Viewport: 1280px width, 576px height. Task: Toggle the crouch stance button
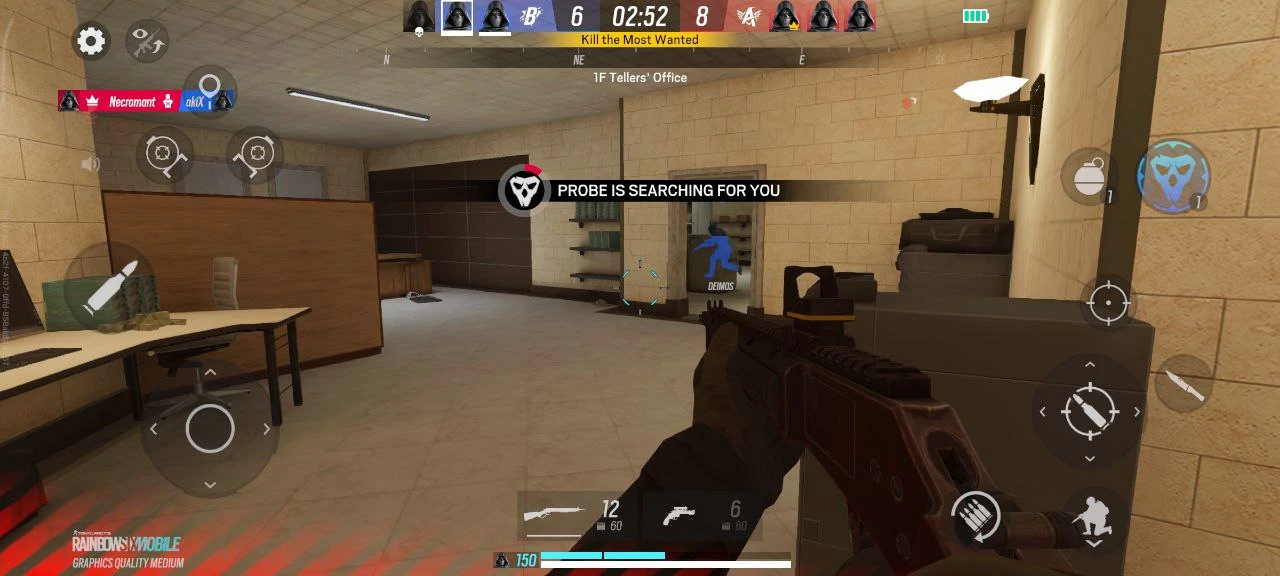1093,518
